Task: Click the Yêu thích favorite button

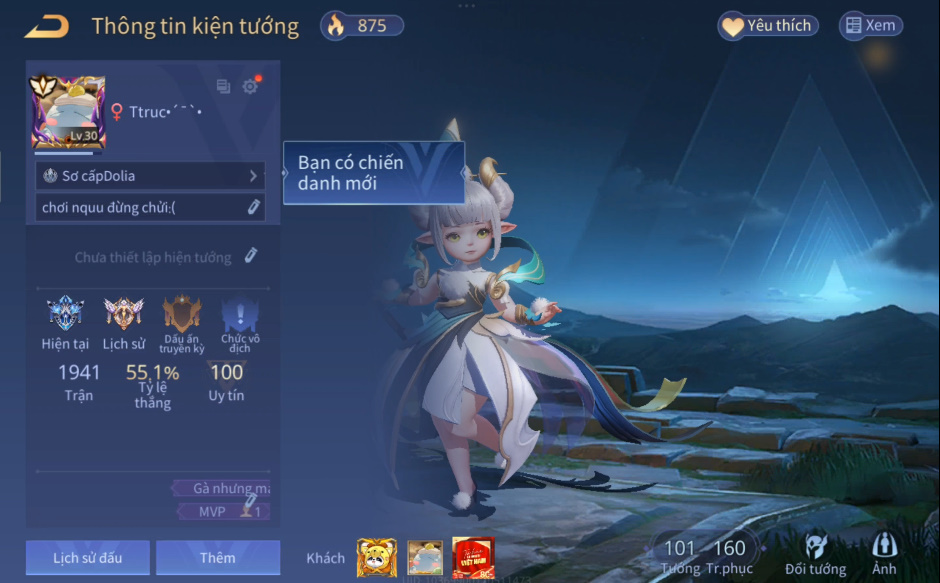Action: [768, 26]
